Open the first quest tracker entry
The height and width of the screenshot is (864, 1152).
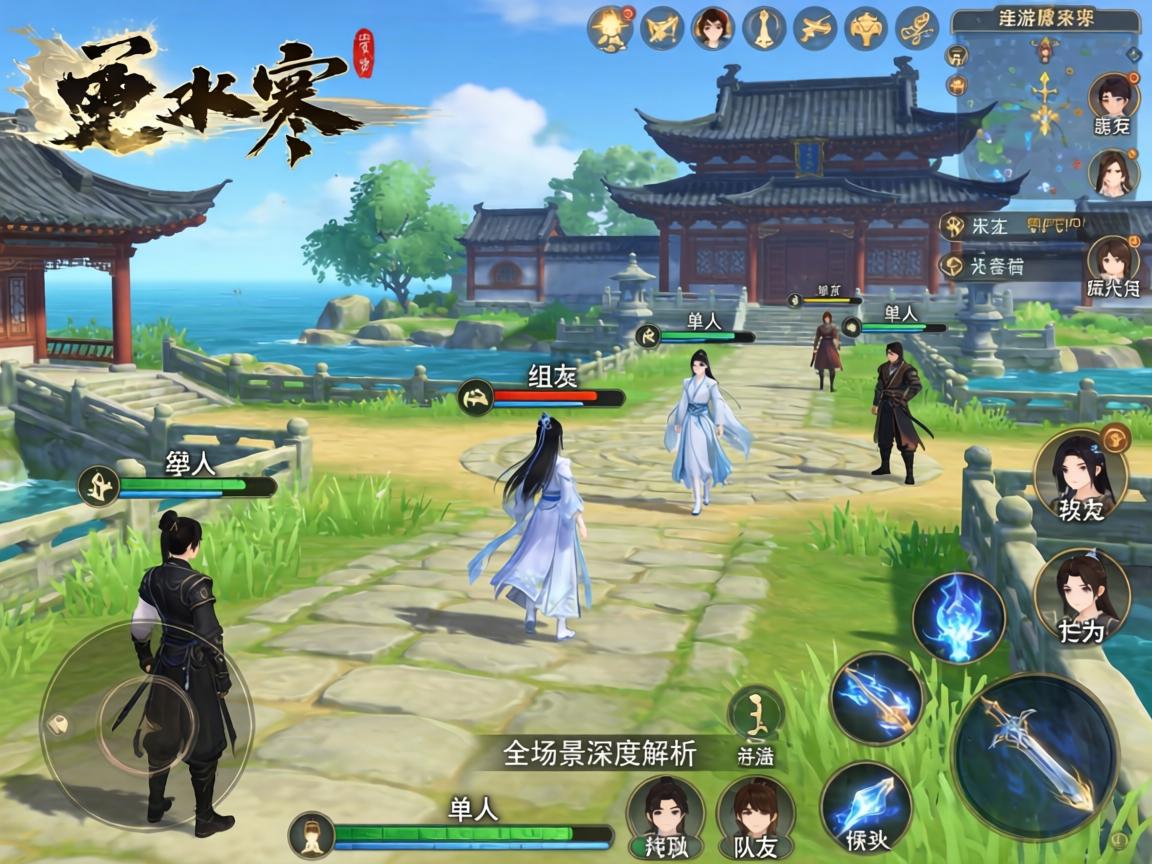1010,226
